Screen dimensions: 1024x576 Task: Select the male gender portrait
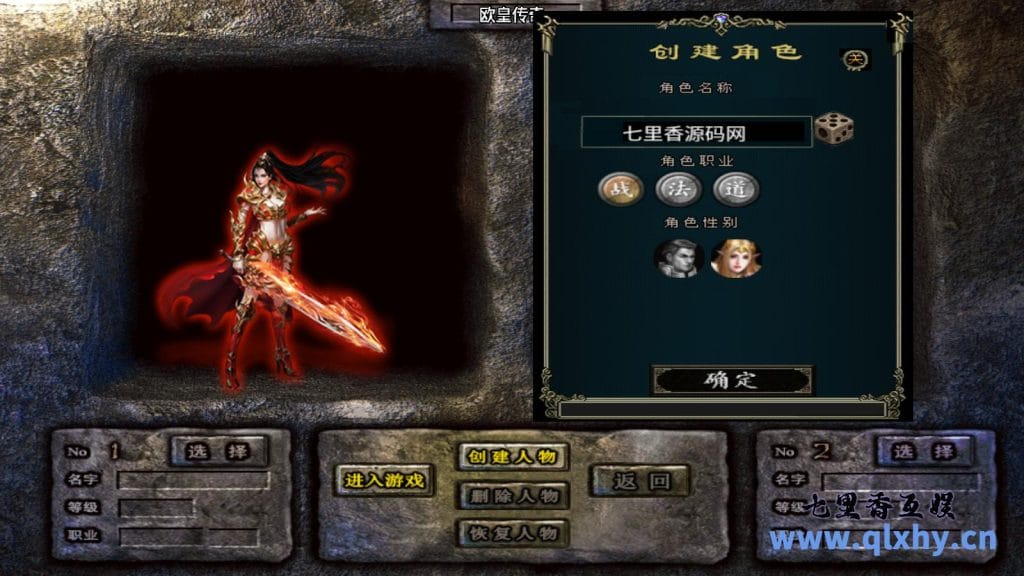678,257
